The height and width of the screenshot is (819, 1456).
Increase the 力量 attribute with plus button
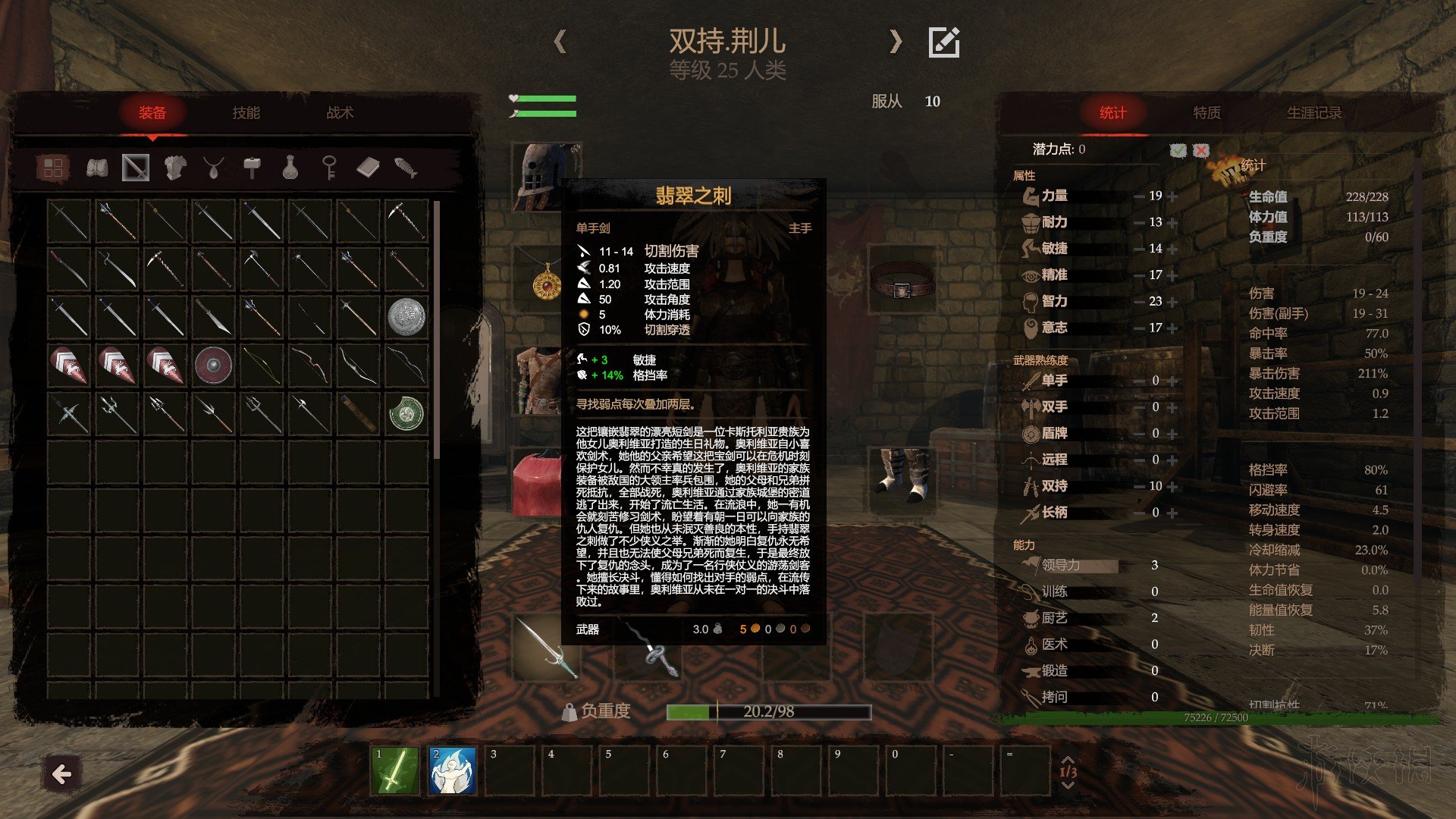(x=1172, y=196)
